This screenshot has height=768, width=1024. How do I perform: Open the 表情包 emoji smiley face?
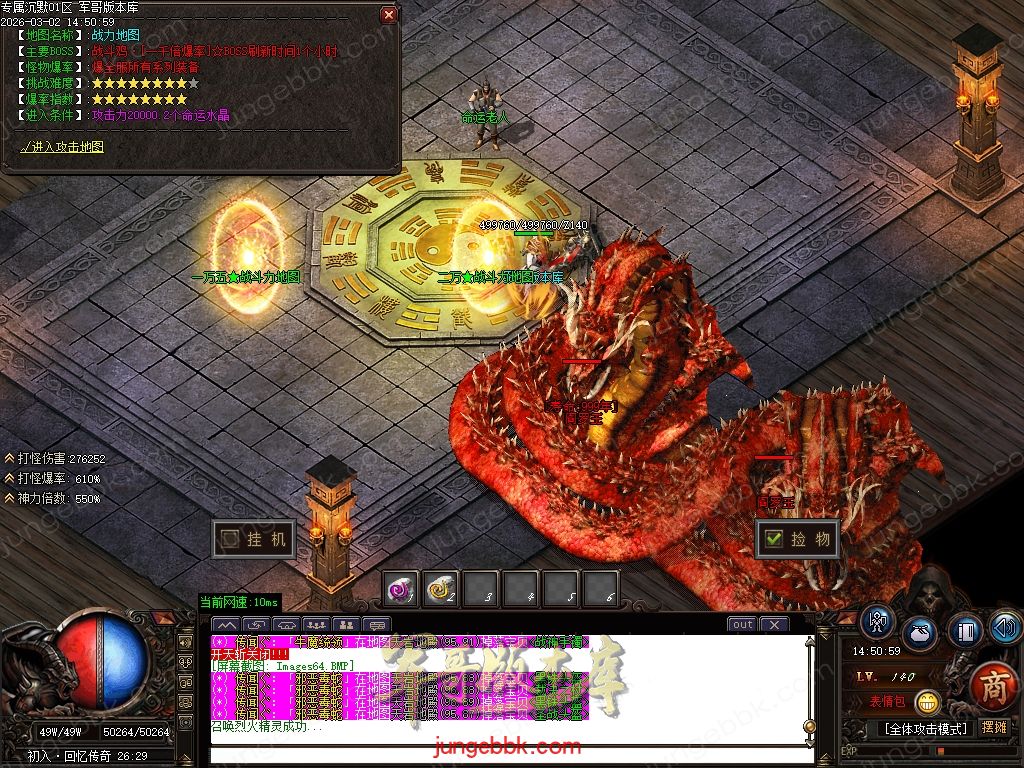[928, 702]
